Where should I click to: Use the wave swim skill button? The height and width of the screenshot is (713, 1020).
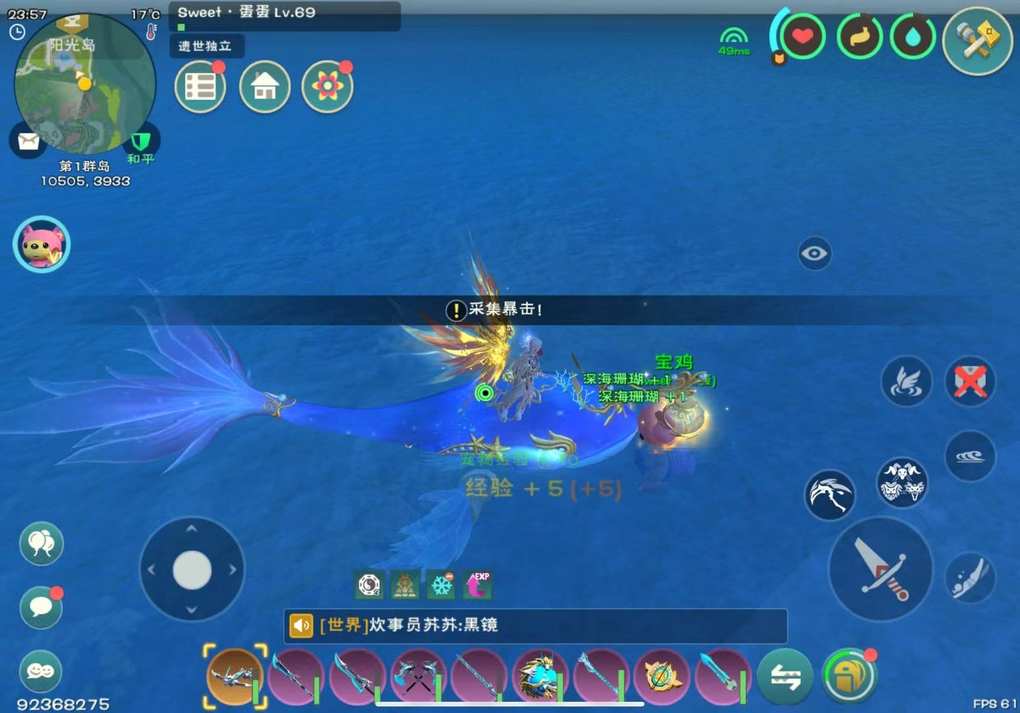click(x=970, y=455)
